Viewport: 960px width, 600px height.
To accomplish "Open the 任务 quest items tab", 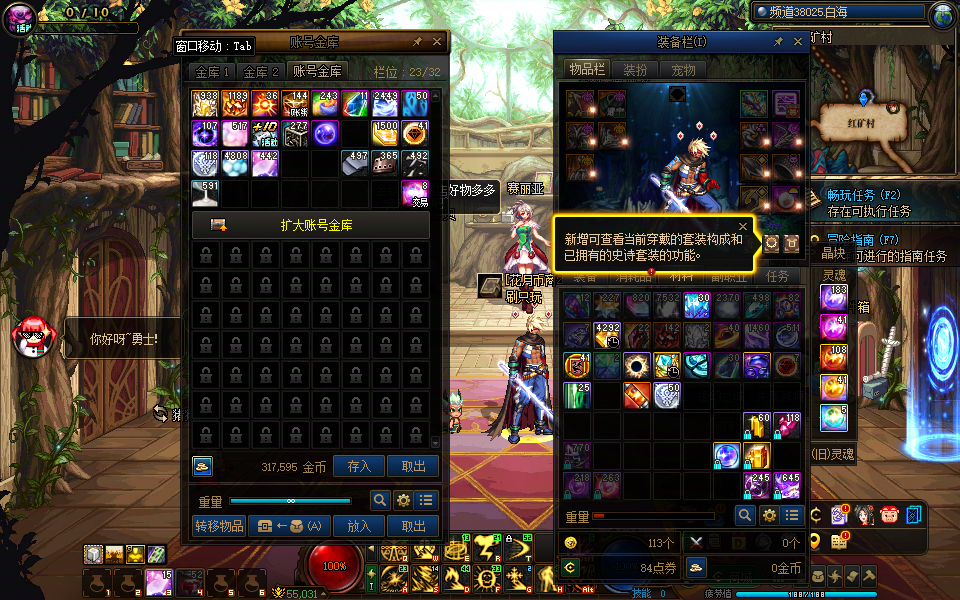I will pyautogui.click(x=777, y=276).
